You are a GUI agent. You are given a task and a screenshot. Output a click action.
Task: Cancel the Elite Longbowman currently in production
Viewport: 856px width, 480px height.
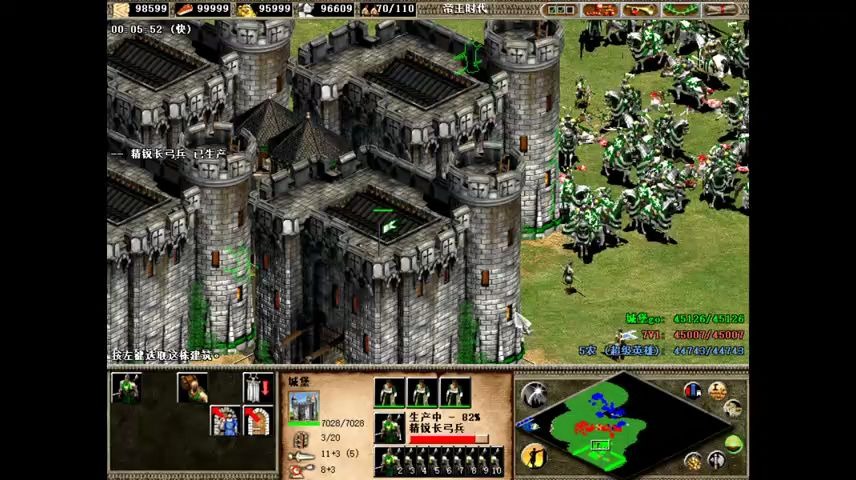point(390,428)
